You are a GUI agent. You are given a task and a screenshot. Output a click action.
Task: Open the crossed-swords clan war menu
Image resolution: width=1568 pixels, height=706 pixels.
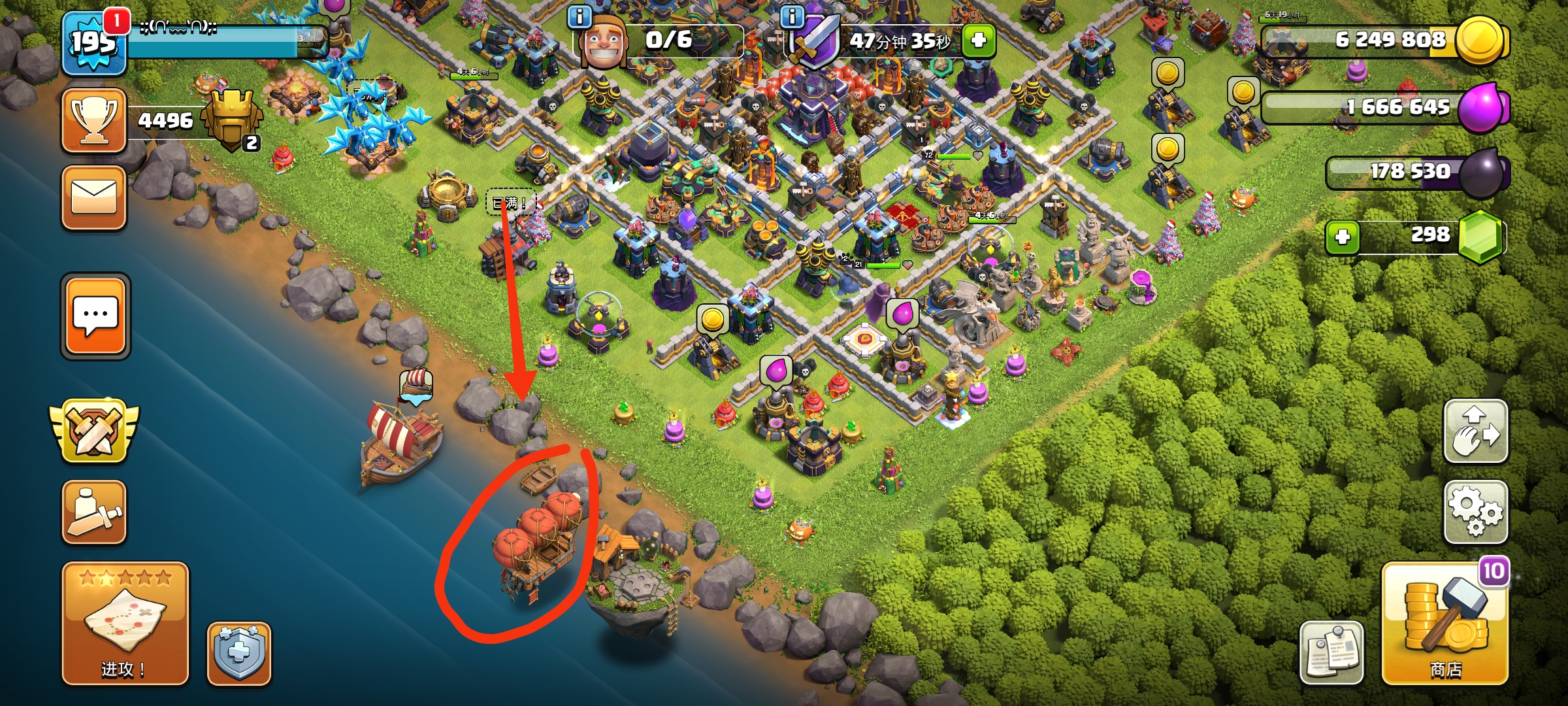95,431
